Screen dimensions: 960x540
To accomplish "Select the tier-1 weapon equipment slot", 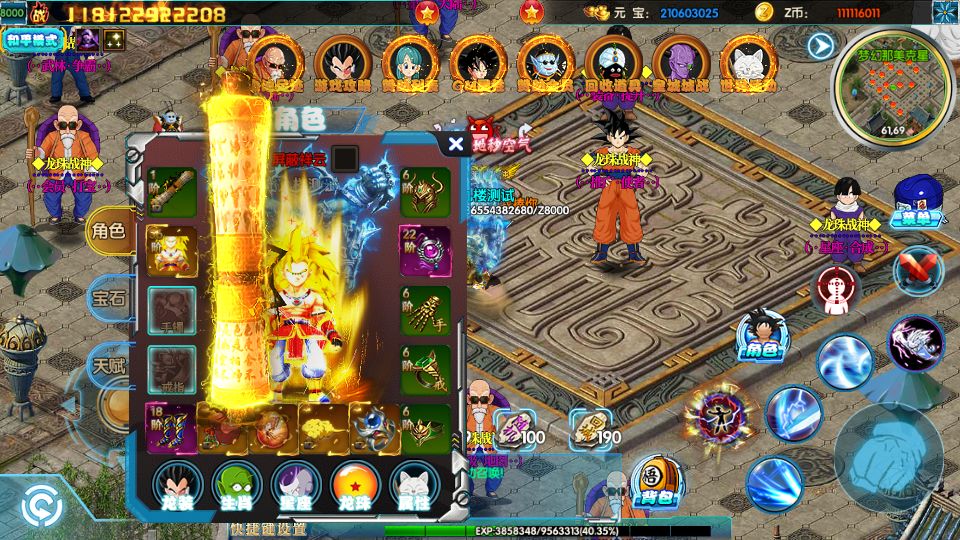I will [172, 191].
